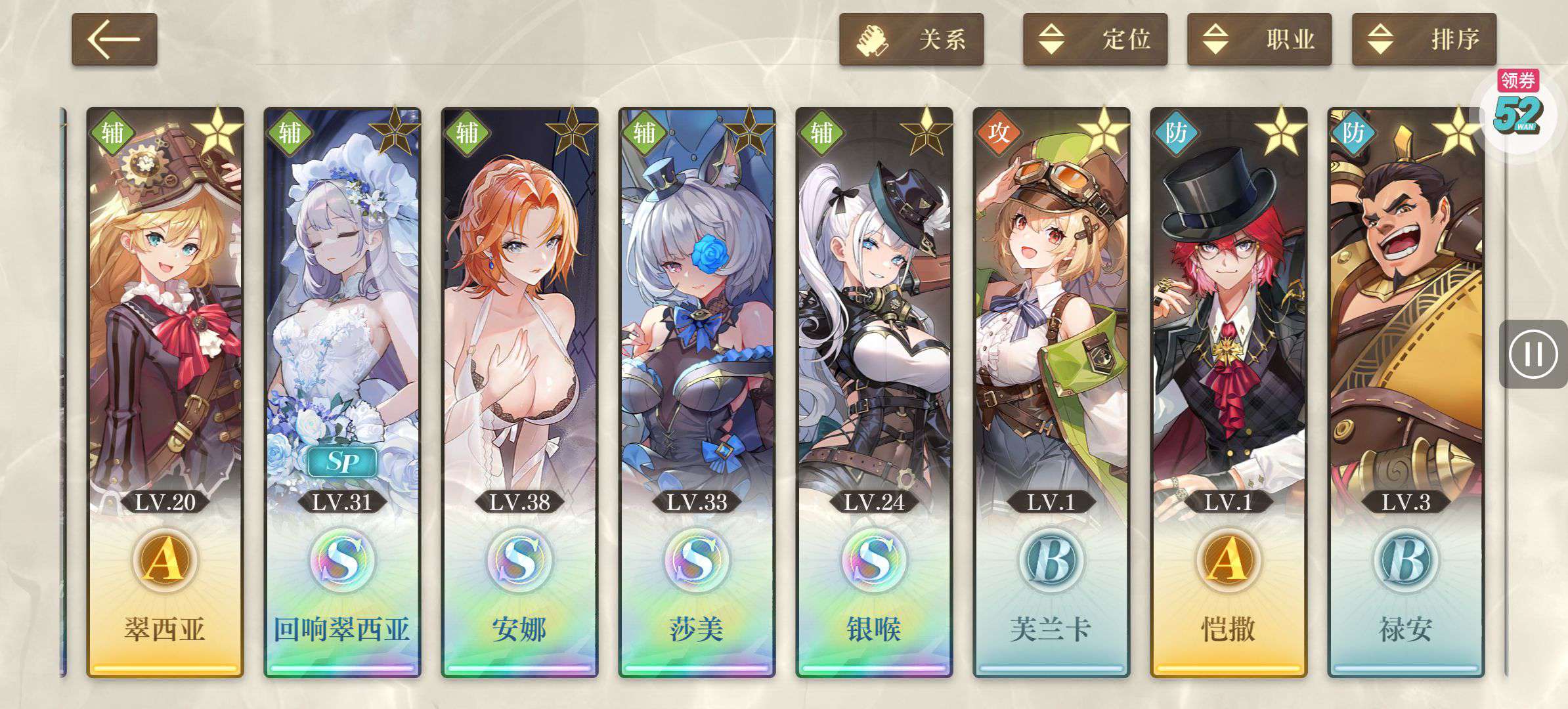Open the 职业 class filter dropdown

[x=1259, y=39]
